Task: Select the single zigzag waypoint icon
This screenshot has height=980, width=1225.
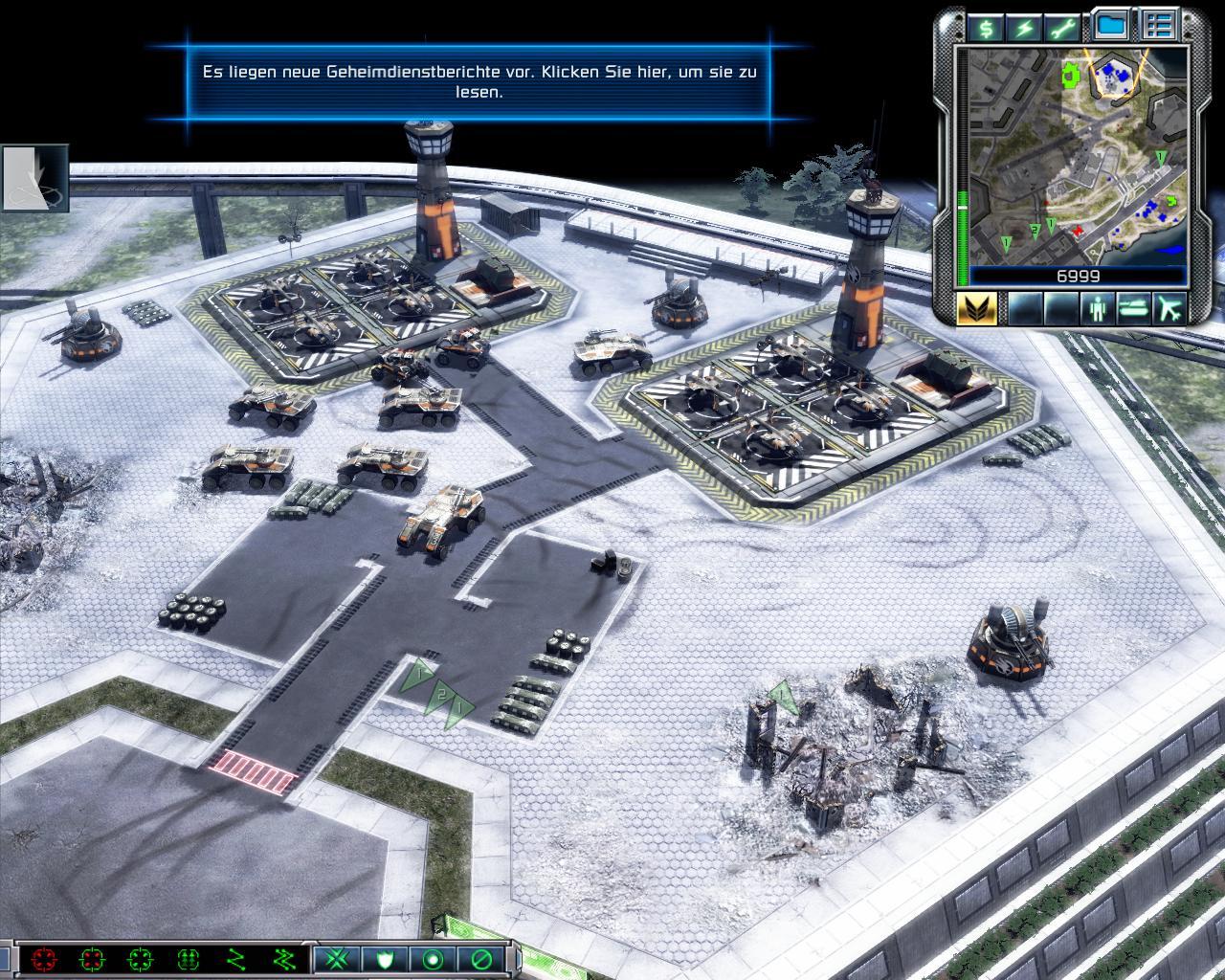Action: 236,959
